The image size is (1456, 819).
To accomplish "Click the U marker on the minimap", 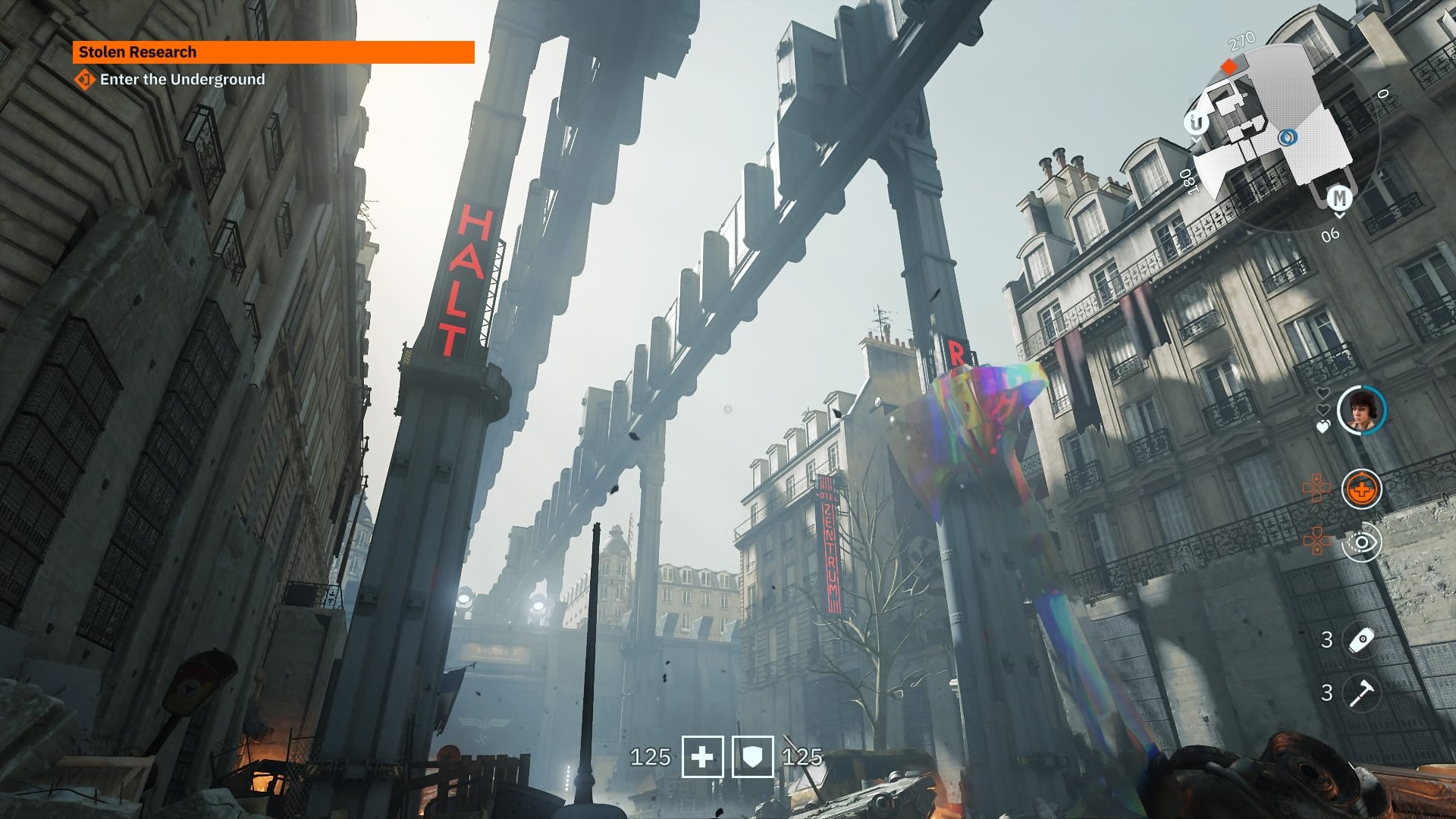I will click(1196, 123).
